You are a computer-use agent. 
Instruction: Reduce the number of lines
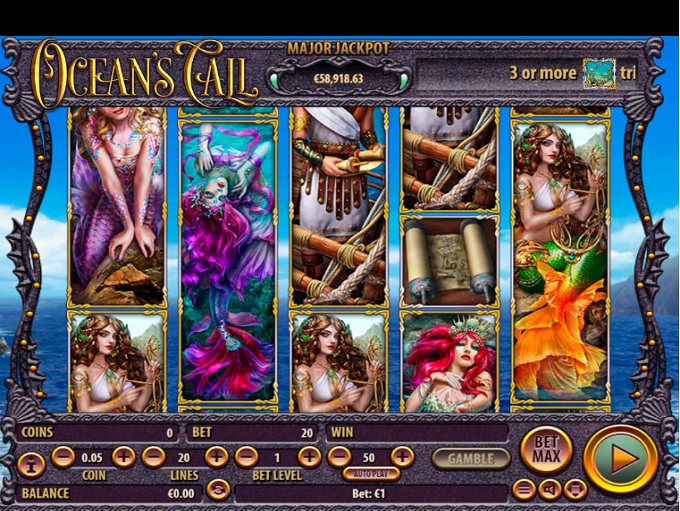[153, 456]
